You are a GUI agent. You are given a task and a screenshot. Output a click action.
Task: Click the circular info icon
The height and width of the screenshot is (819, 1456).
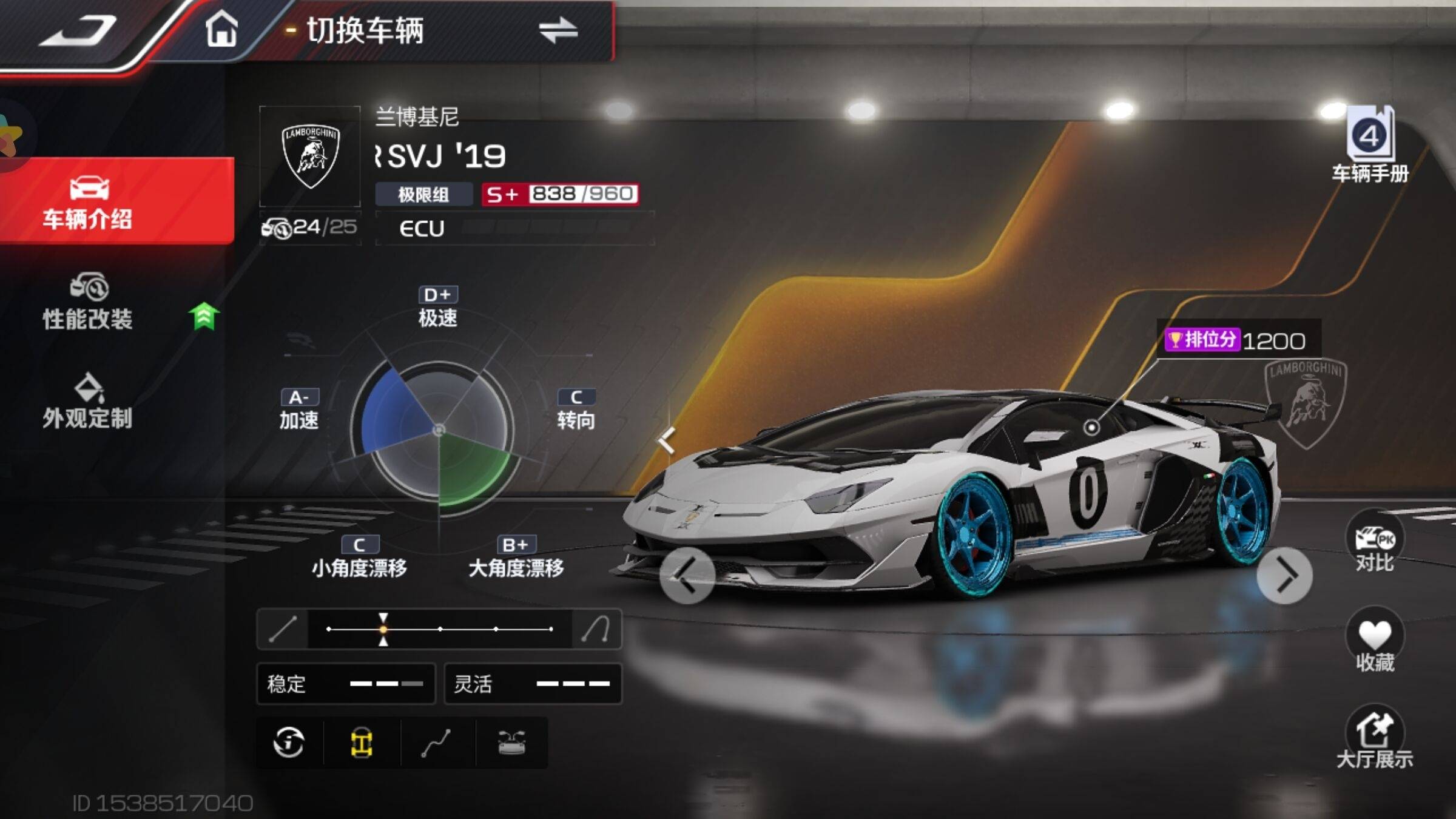click(289, 742)
